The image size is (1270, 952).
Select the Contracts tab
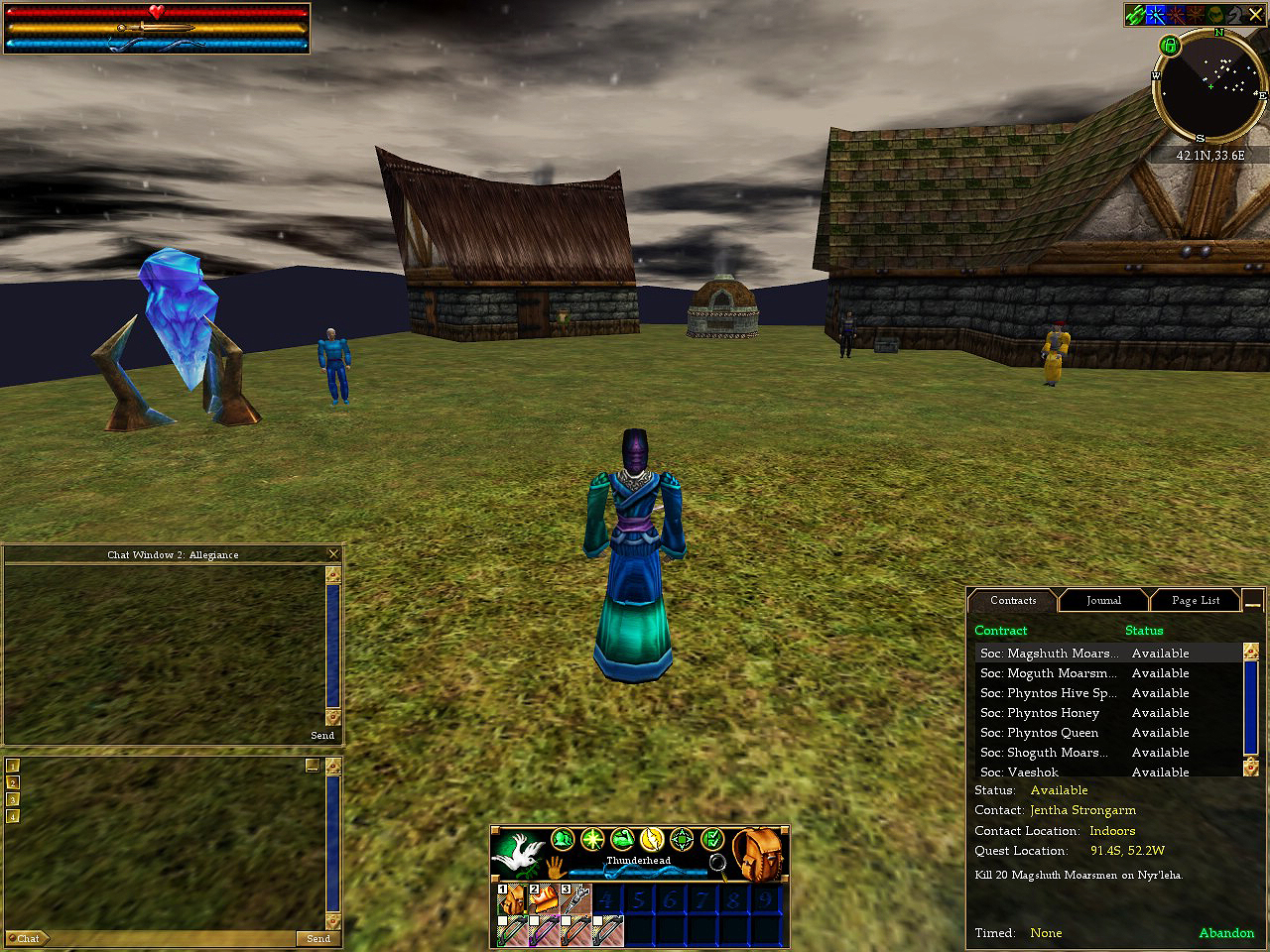1012,600
